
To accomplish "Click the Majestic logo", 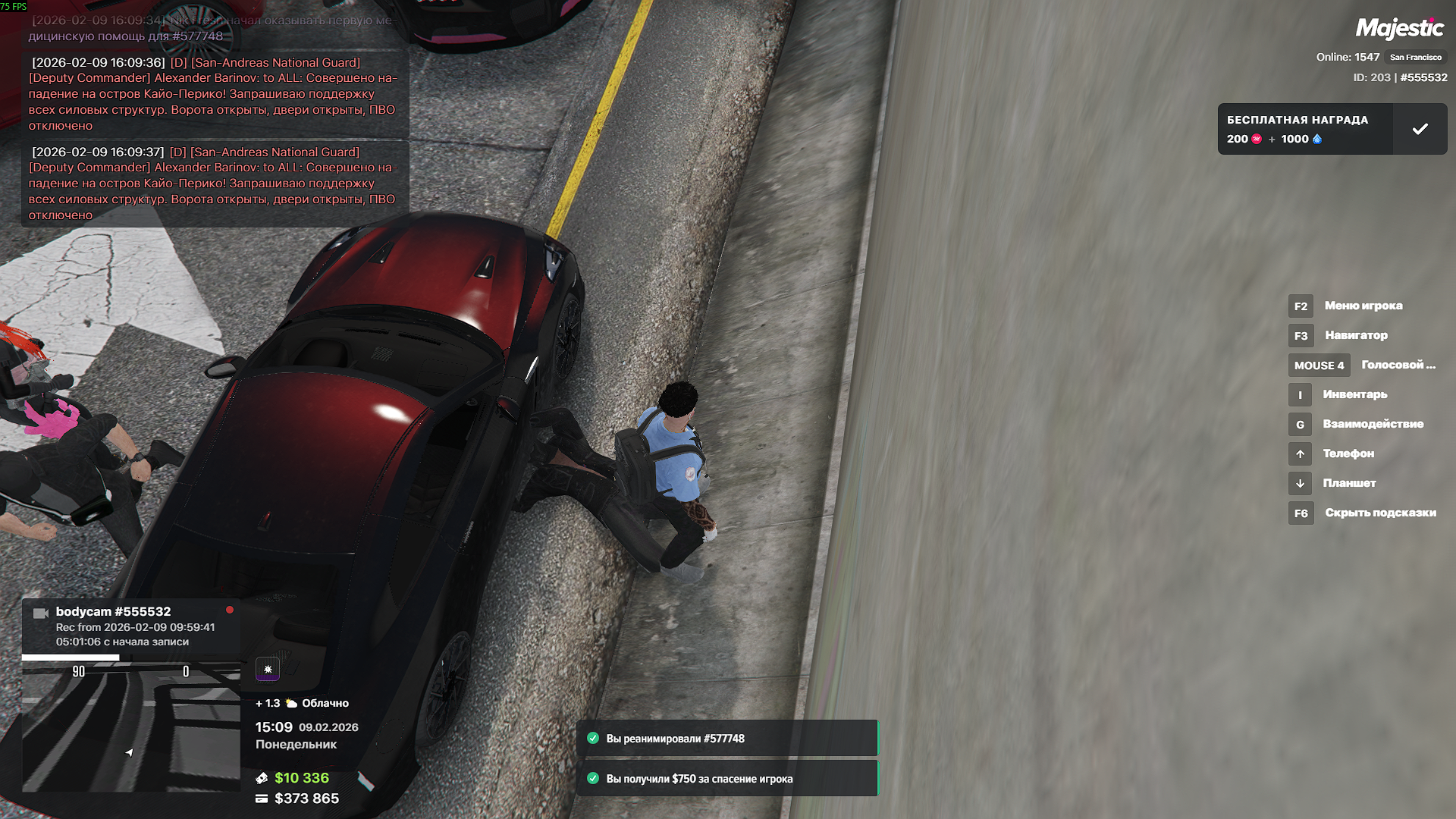I will (x=1399, y=29).
